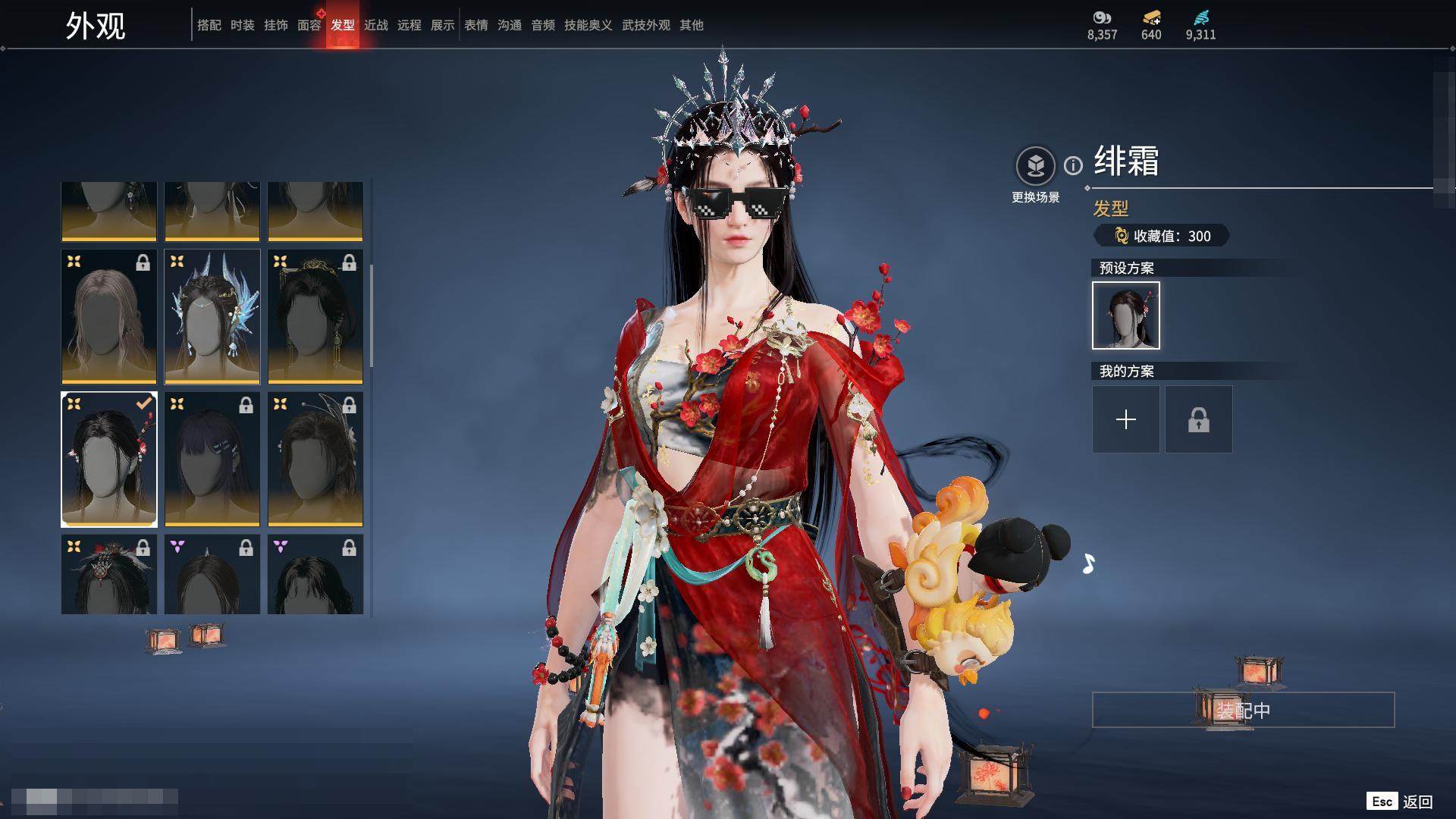Image resolution: width=1456 pixels, height=819 pixels.
Task: Choose the locked purple bob hairstyle with hairclips
Action: [x=212, y=460]
